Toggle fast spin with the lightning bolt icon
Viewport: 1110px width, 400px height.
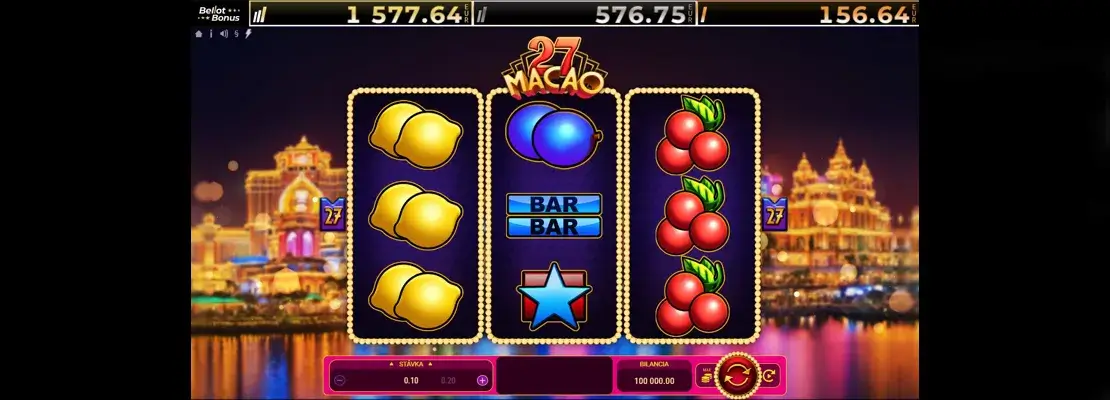[x=248, y=33]
